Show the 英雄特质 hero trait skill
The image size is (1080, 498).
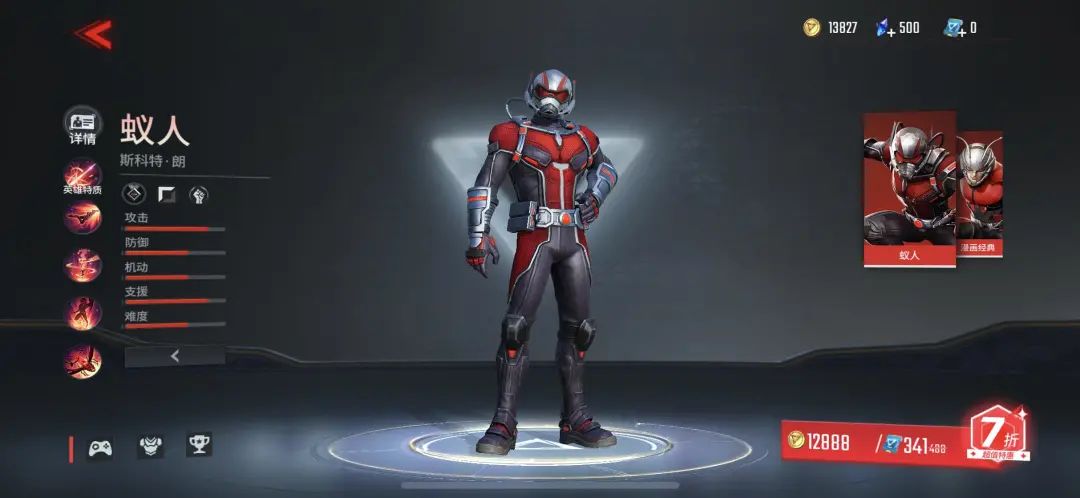coord(82,177)
